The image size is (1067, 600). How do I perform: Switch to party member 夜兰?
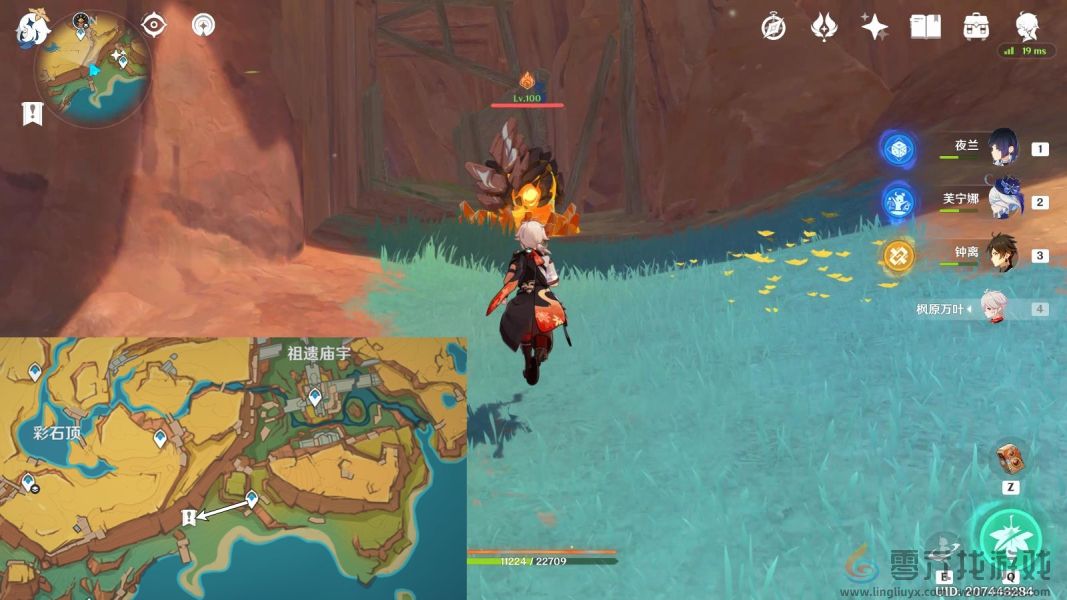coord(1003,148)
